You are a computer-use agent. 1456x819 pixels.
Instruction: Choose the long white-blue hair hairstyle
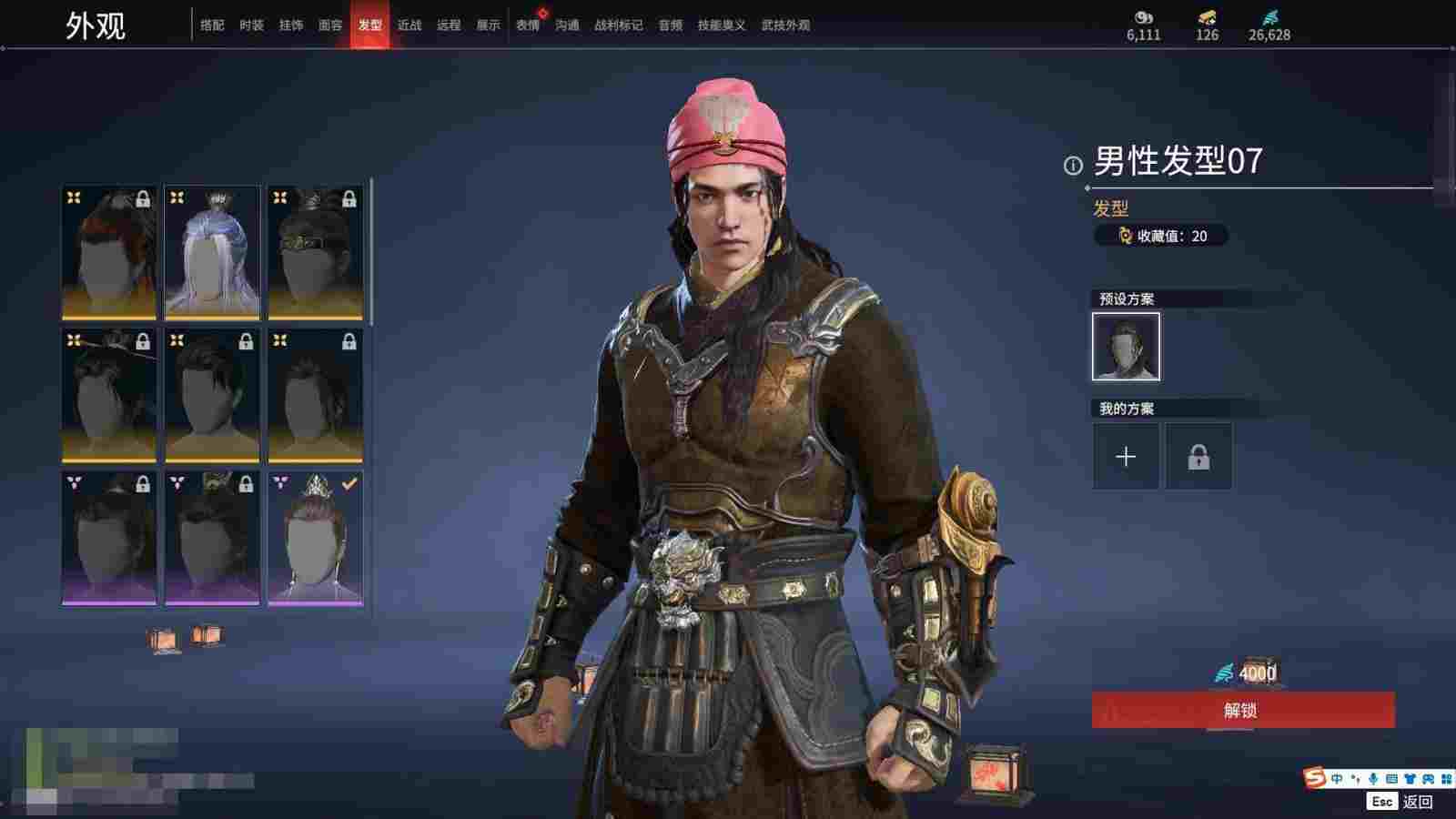(212, 253)
